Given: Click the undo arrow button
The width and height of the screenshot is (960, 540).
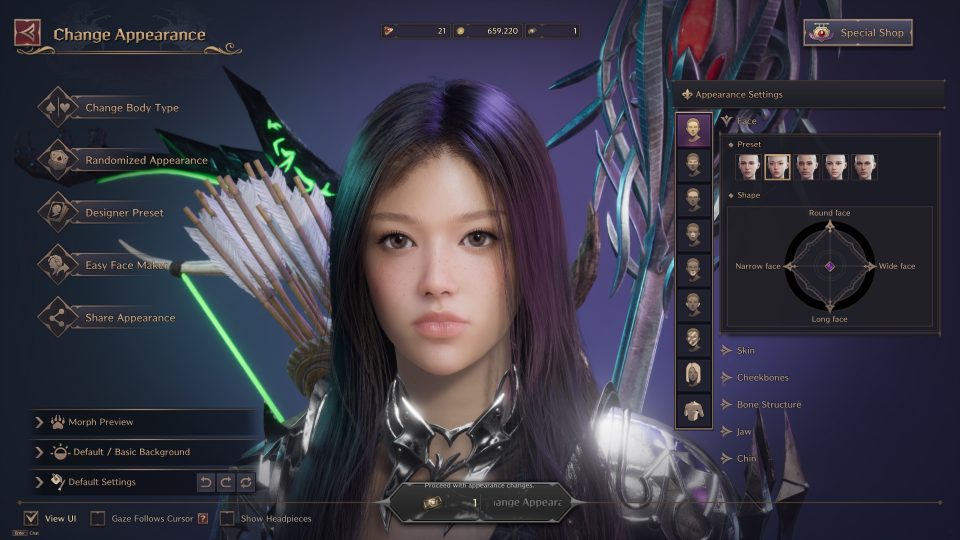Looking at the screenshot, I should click(x=205, y=482).
